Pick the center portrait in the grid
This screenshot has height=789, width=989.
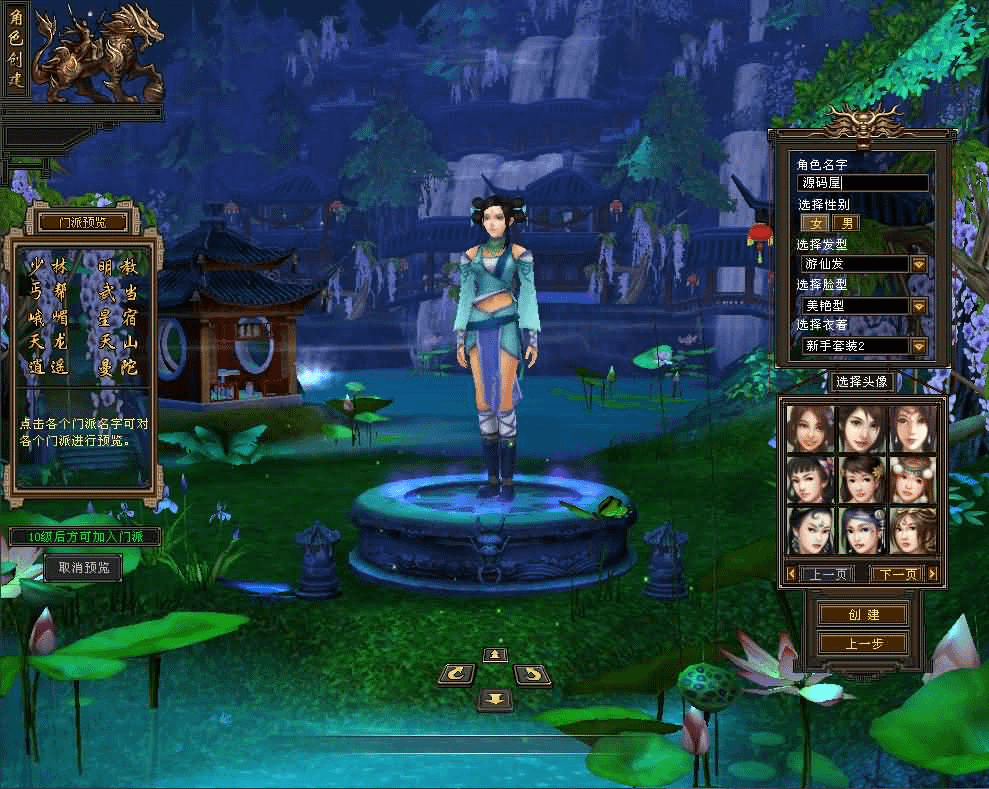click(x=861, y=480)
